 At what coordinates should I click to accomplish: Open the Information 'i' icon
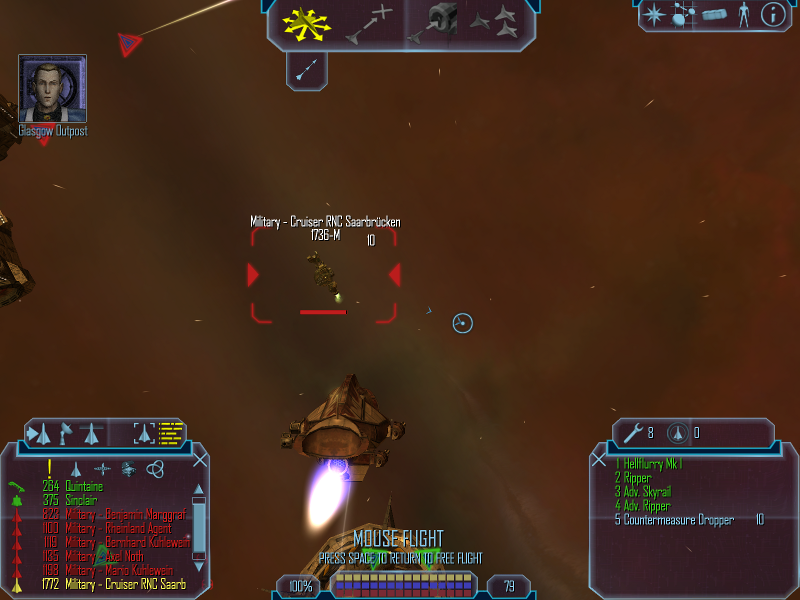(773, 14)
